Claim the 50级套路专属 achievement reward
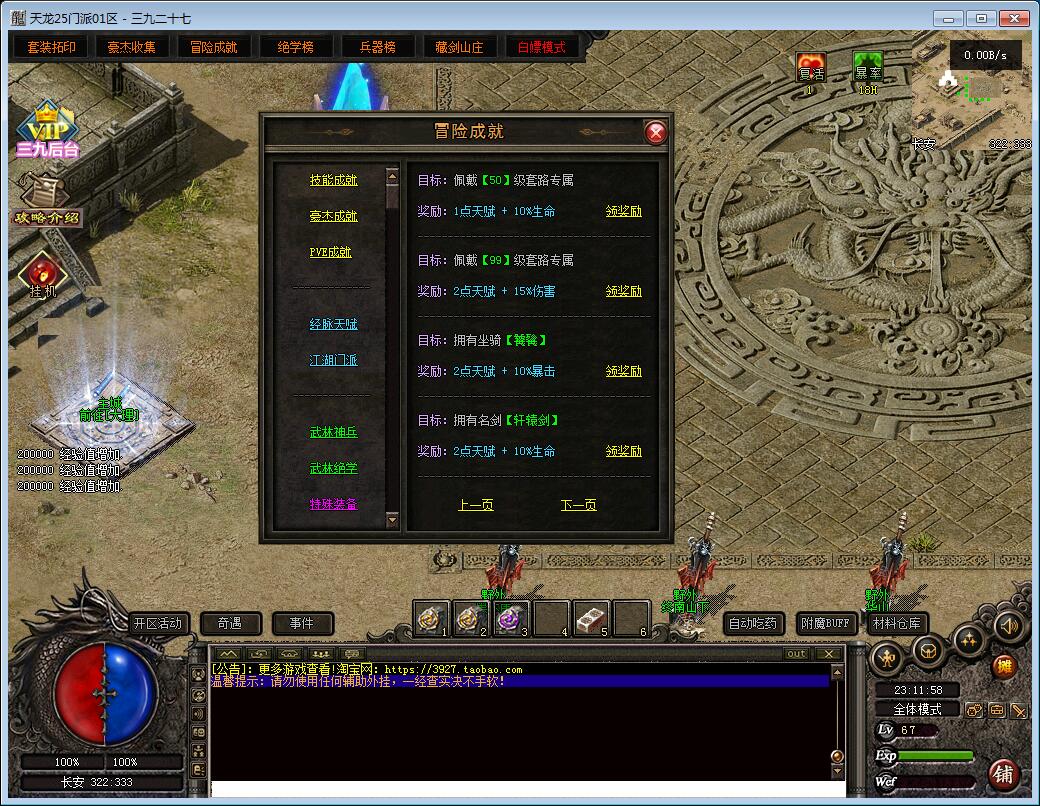This screenshot has height=806, width=1040. pos(624,211)
